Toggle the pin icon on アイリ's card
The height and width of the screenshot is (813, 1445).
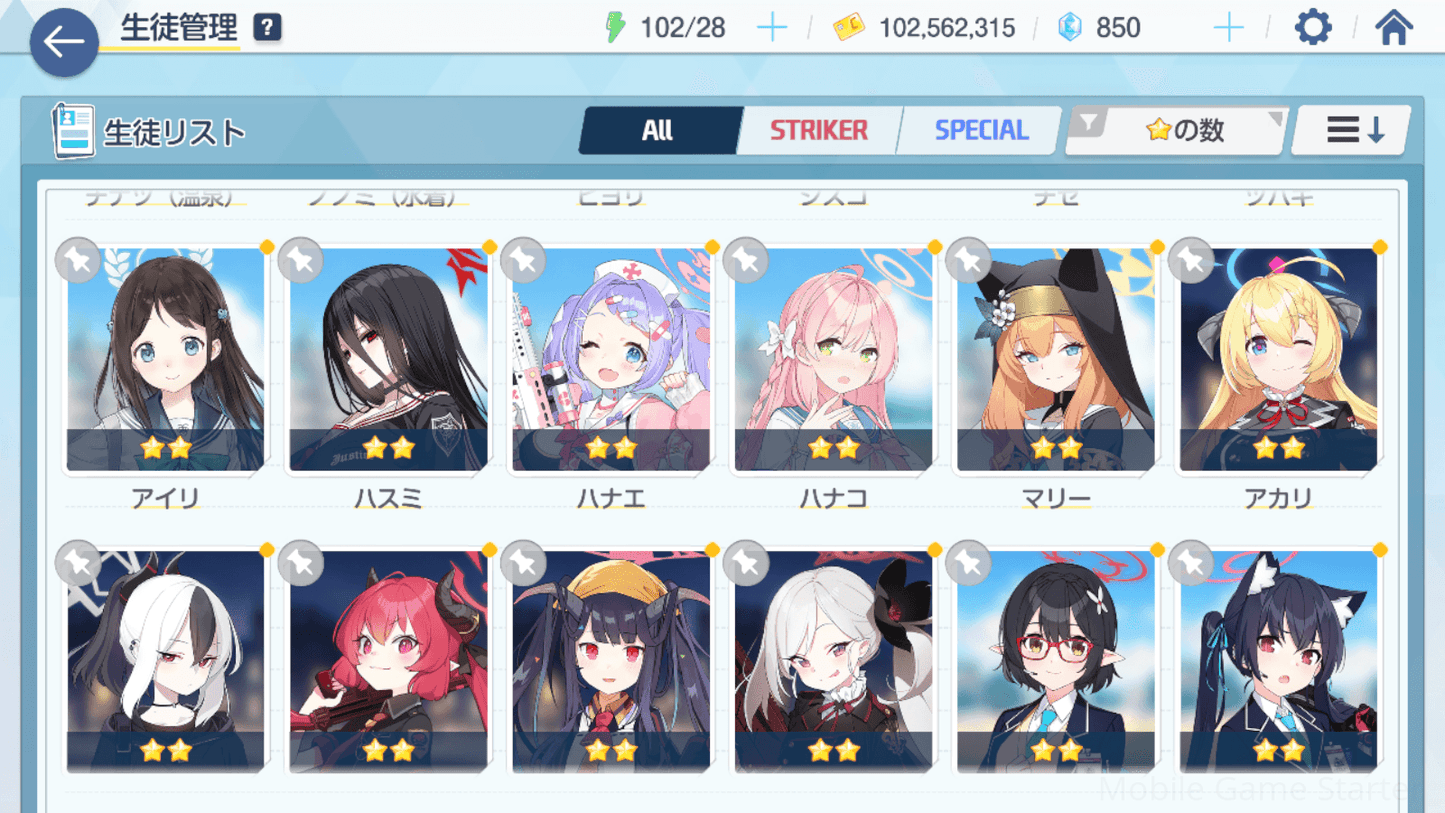(78, 261)
